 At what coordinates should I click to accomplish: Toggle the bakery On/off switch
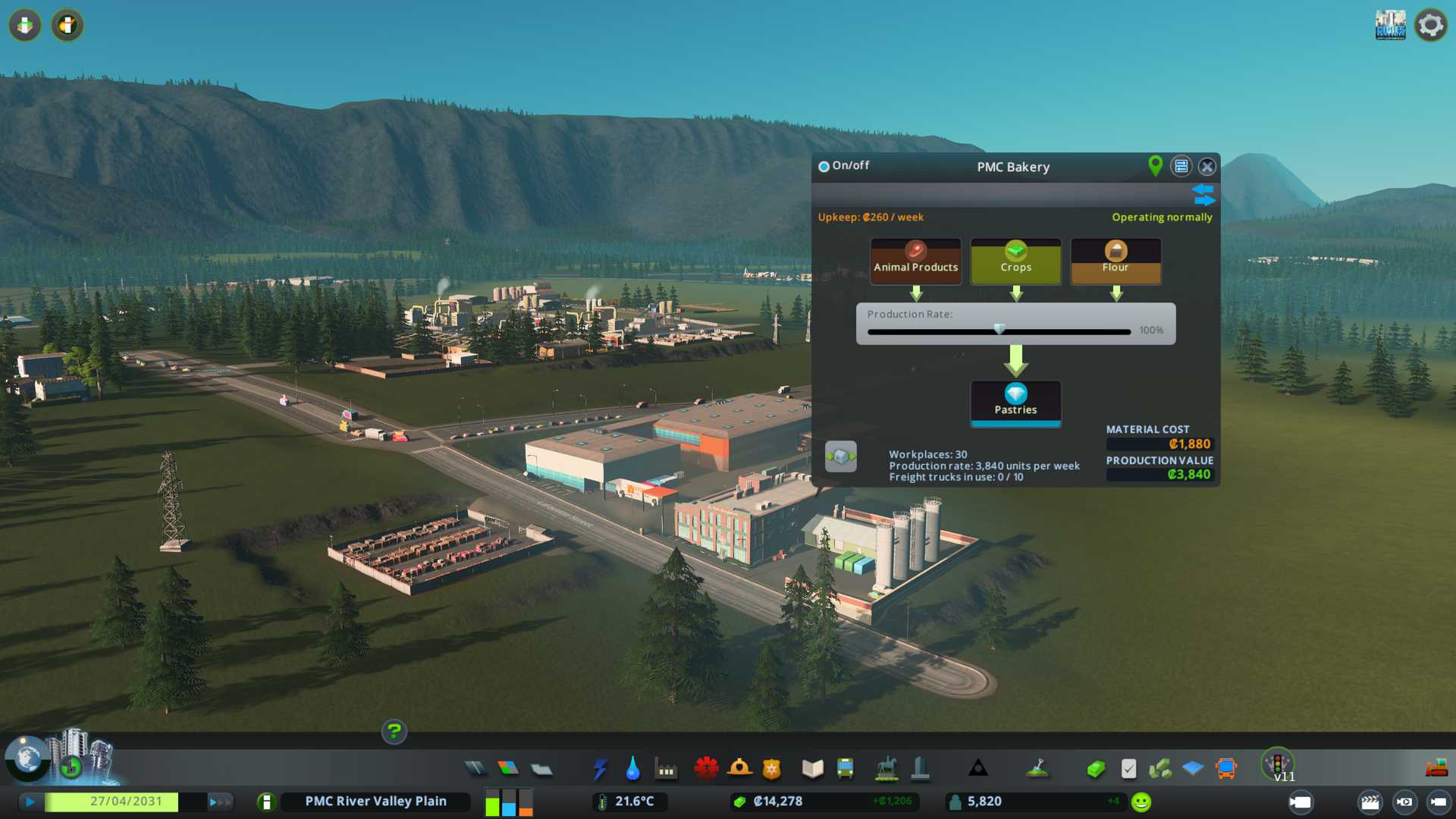(x=824, y=166)
